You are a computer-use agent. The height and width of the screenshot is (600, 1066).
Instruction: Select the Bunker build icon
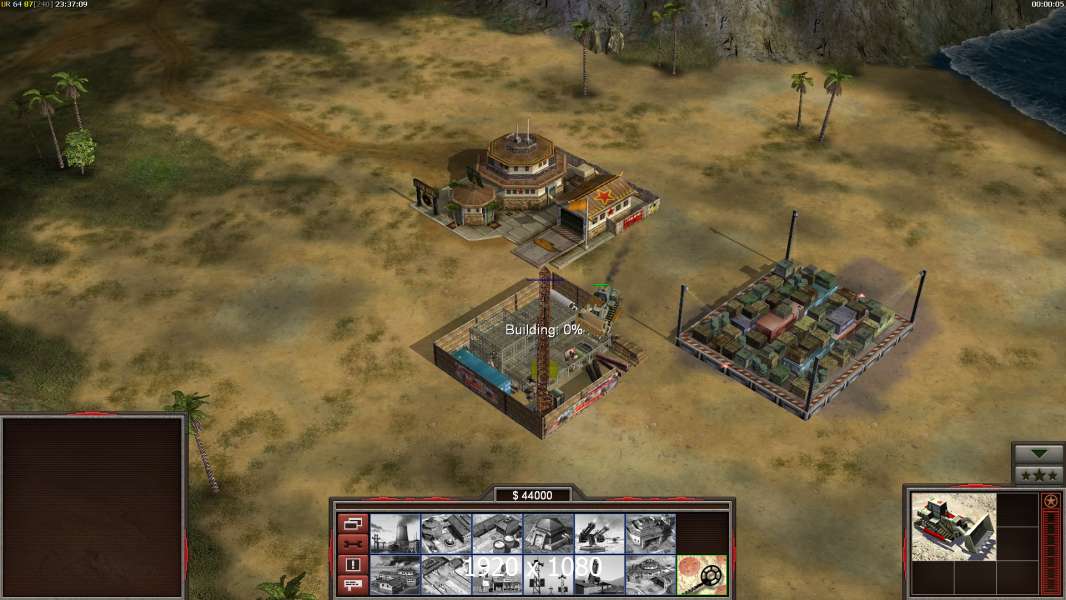548,533
